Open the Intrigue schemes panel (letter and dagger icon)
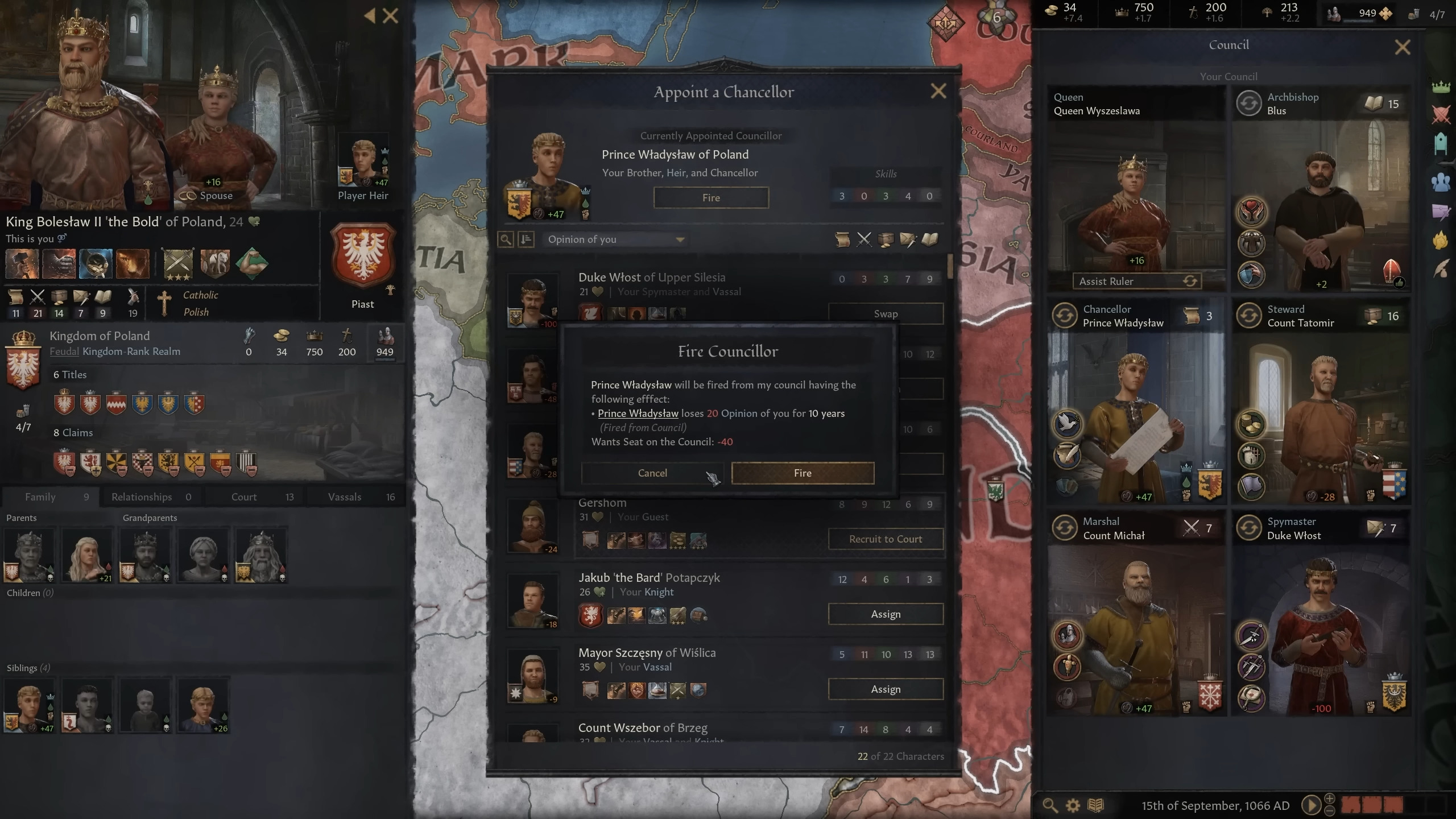 coord(1440,212)
